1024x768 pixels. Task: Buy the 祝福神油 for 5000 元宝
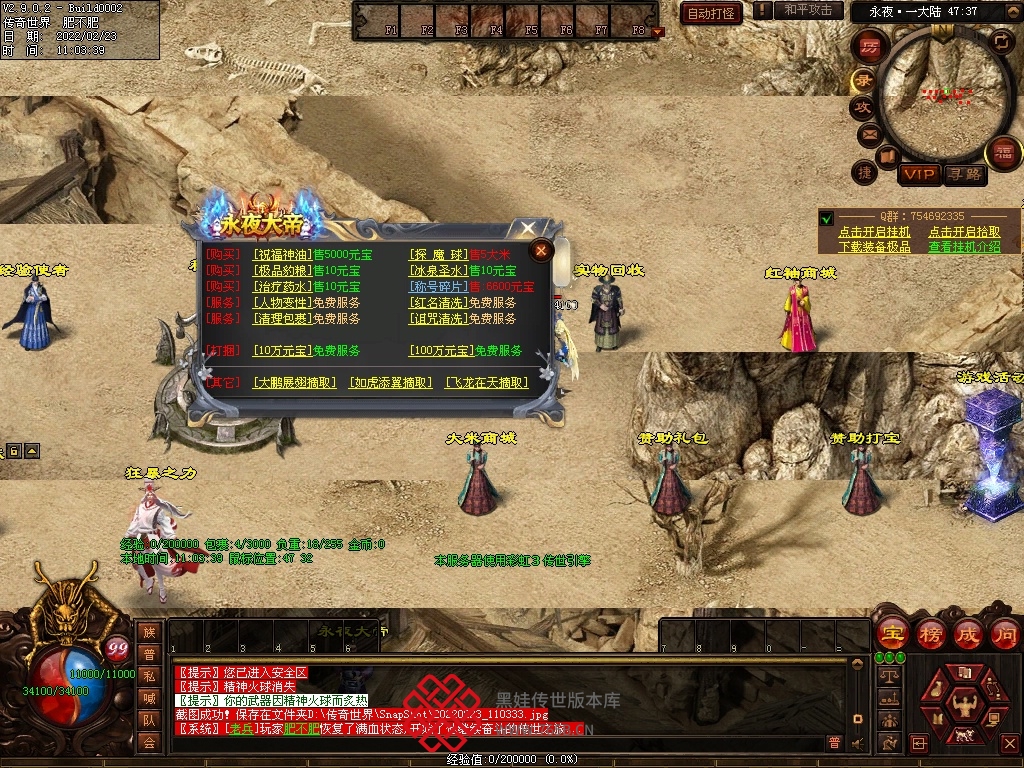283,254
